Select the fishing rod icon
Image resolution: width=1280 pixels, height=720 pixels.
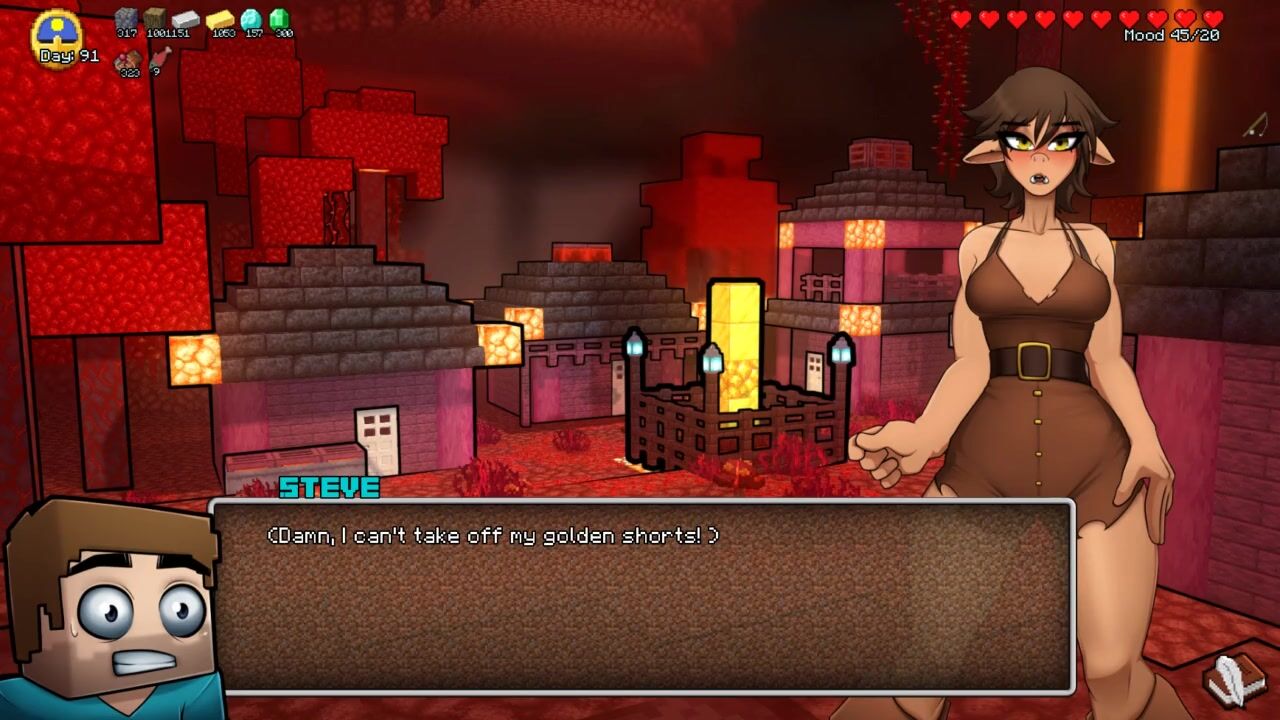1256,125
